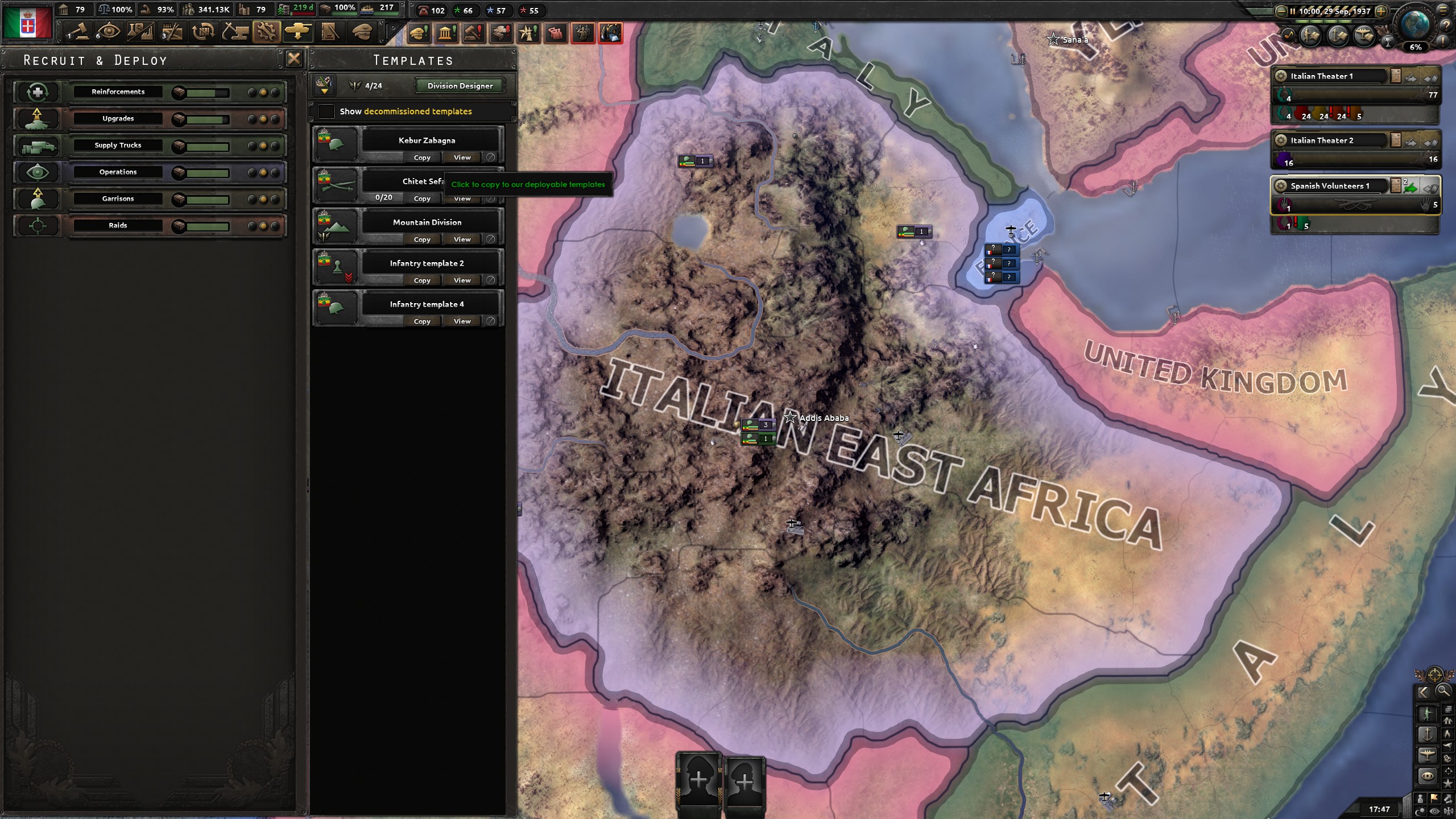Expand Spanish Volunteers 1 division details
The image size is (1456, 819).
(x=1432, y=189)
